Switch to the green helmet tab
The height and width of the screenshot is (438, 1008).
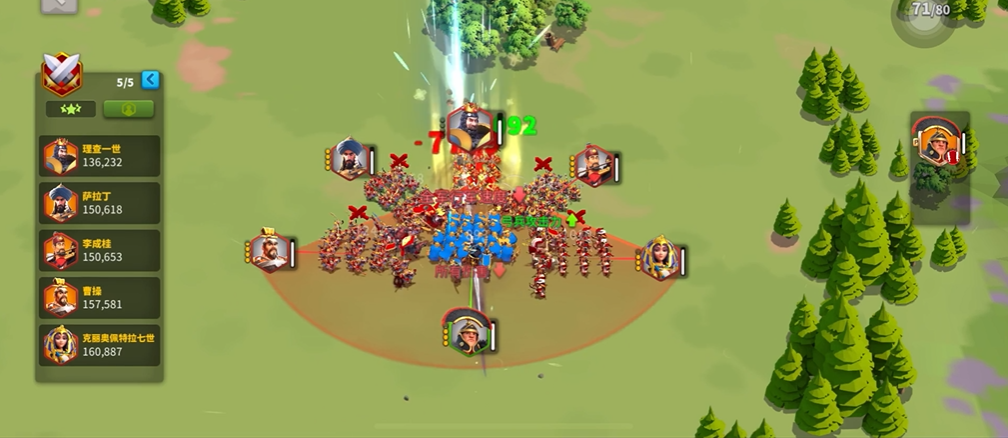click(129, 109)
